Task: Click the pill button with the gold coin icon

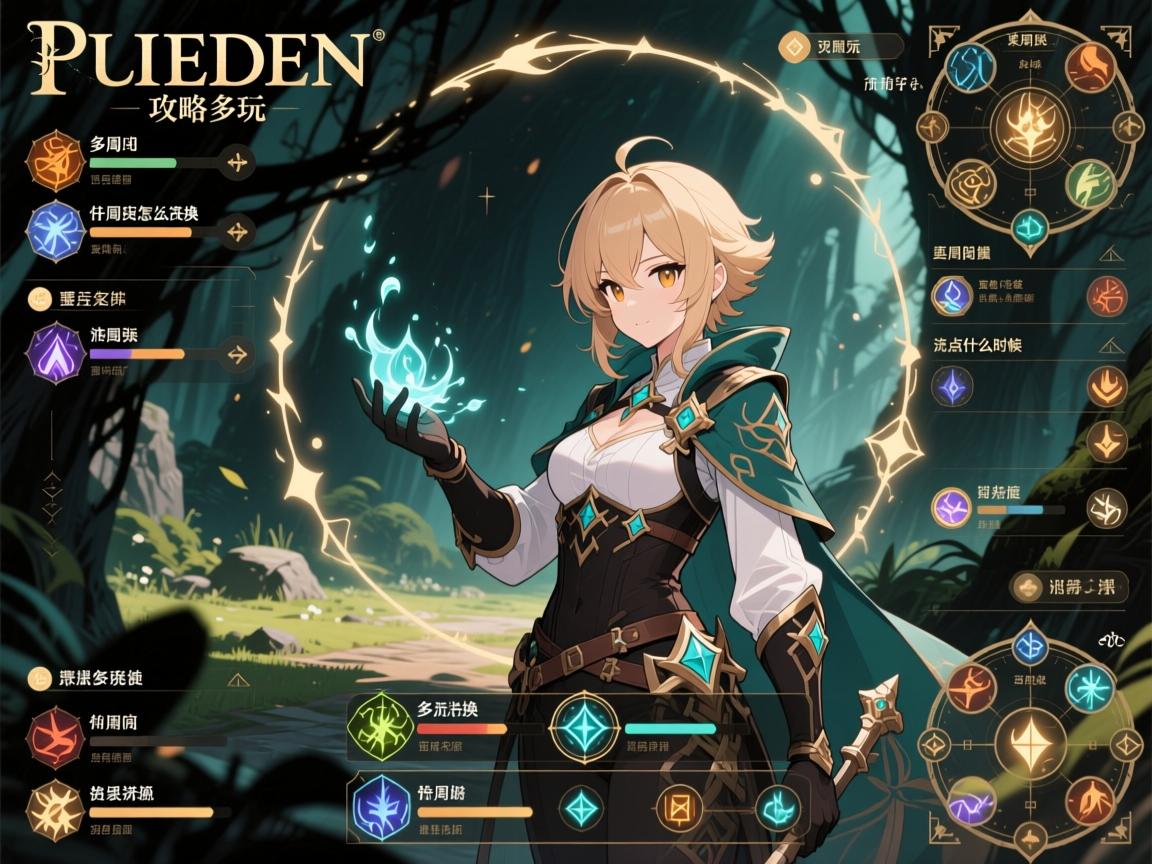Action: click(1070, 587)
